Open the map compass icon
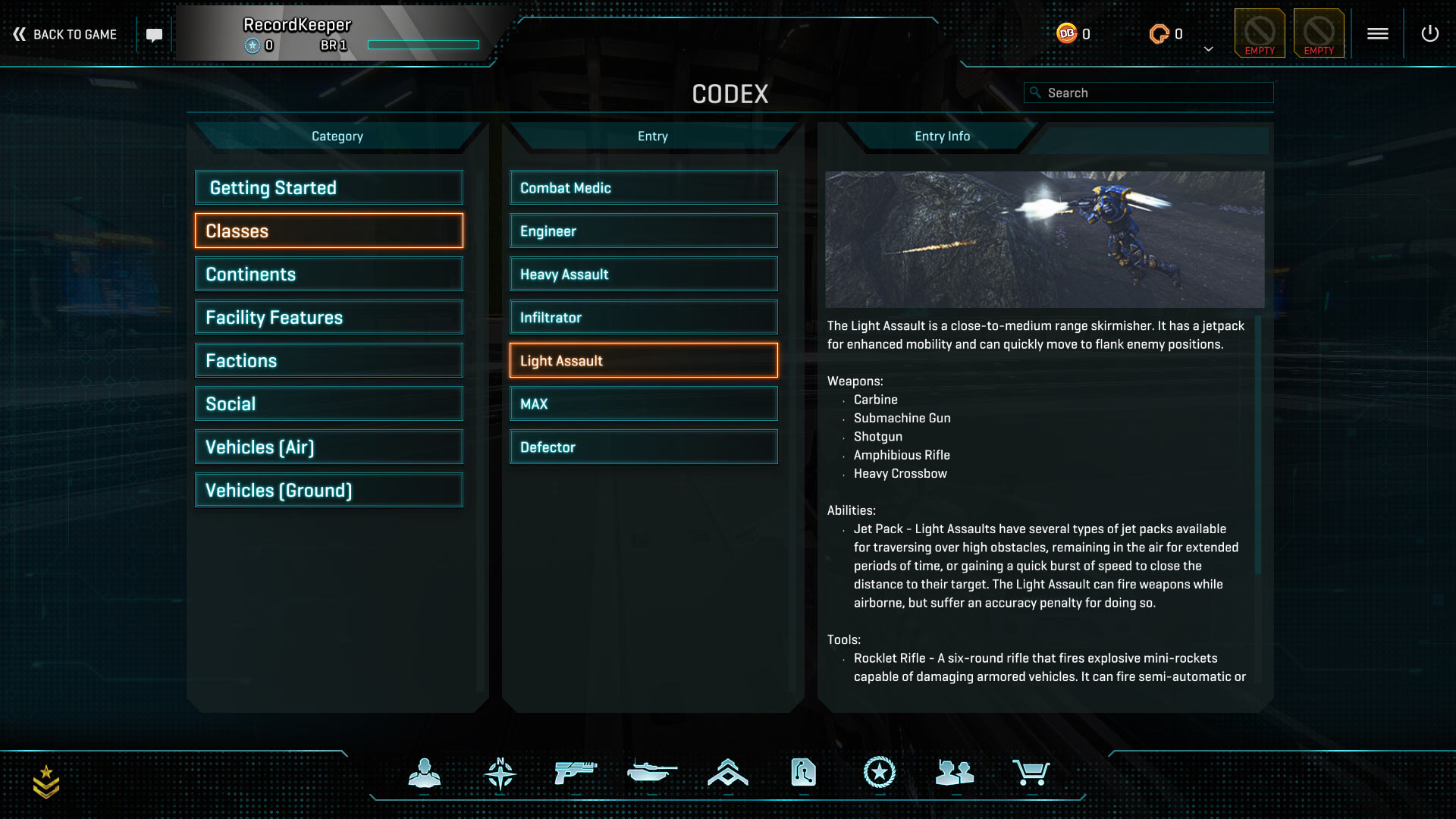 [500, 773]
